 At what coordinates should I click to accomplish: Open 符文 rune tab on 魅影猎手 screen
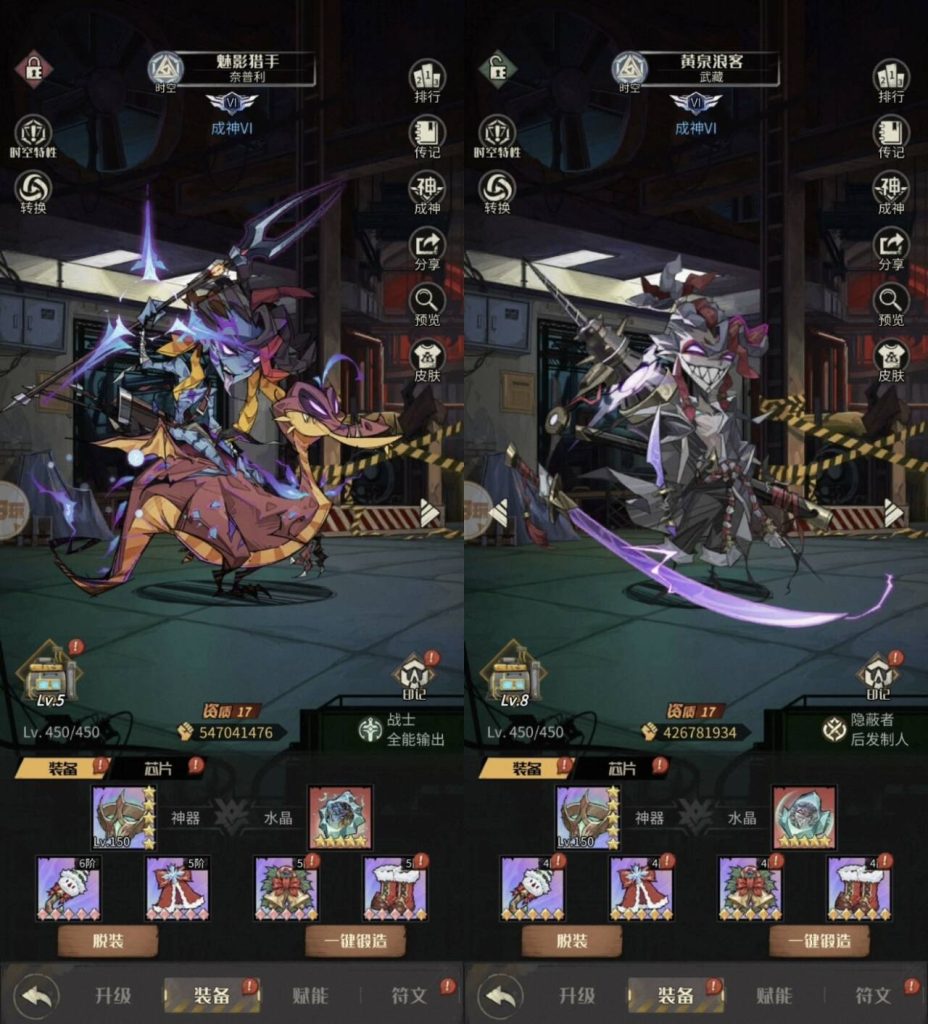(x=408, y=995)
